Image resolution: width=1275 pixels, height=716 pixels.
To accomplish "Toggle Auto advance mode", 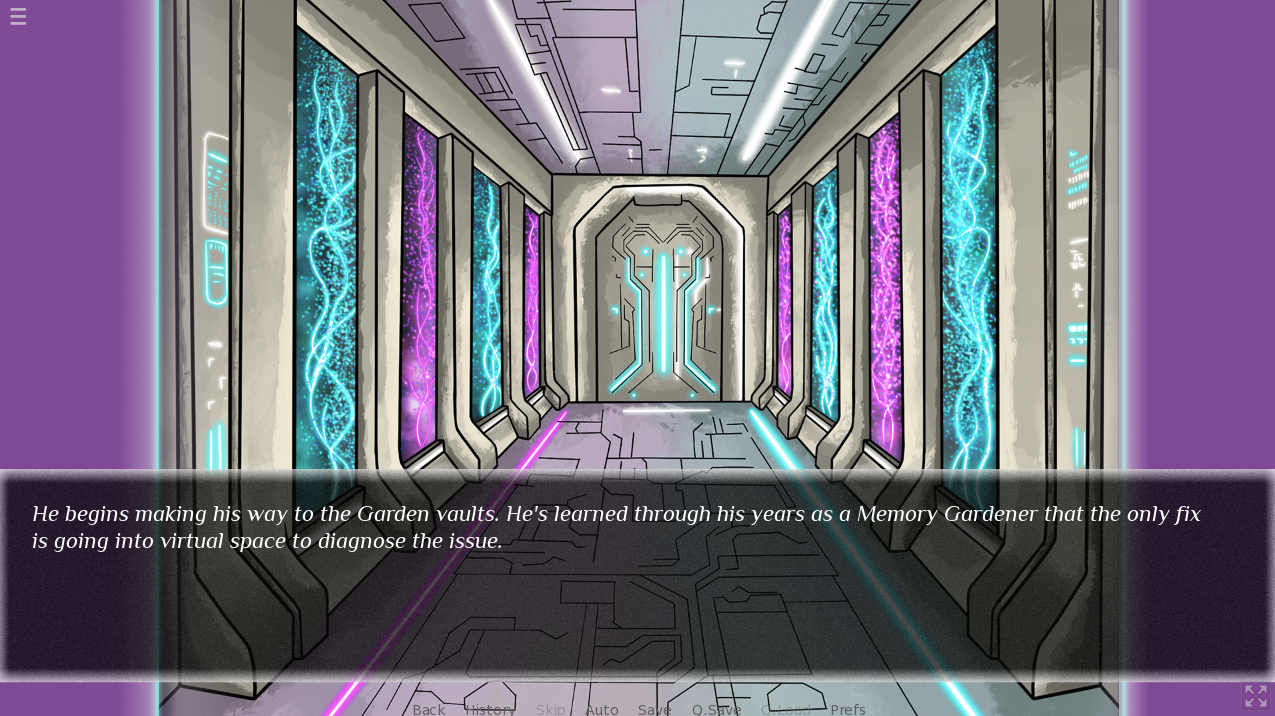I will pyautogui.click(x=601, y=709).
